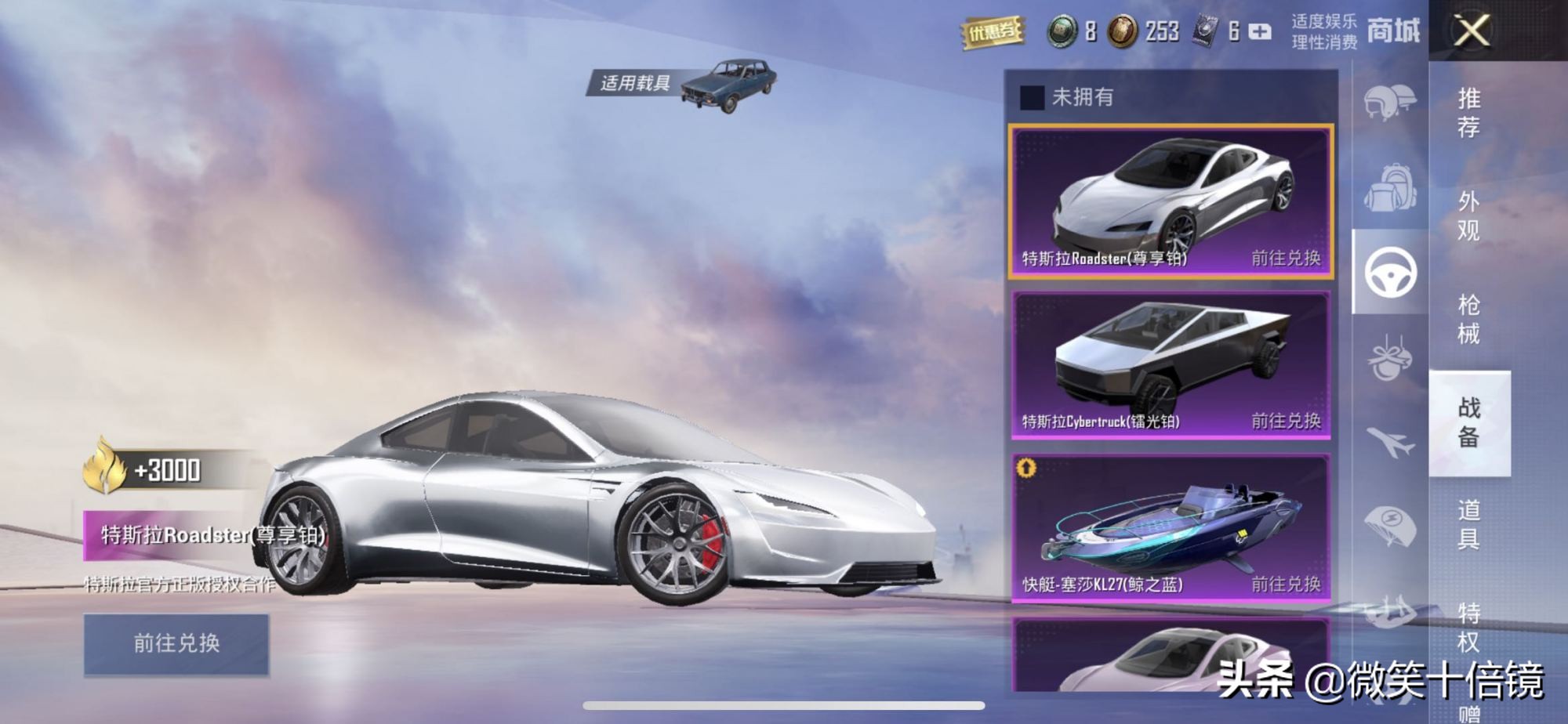Open the parachute skin category
Viewport: 1568px width, 724px height.
[x=1390, y=527]
